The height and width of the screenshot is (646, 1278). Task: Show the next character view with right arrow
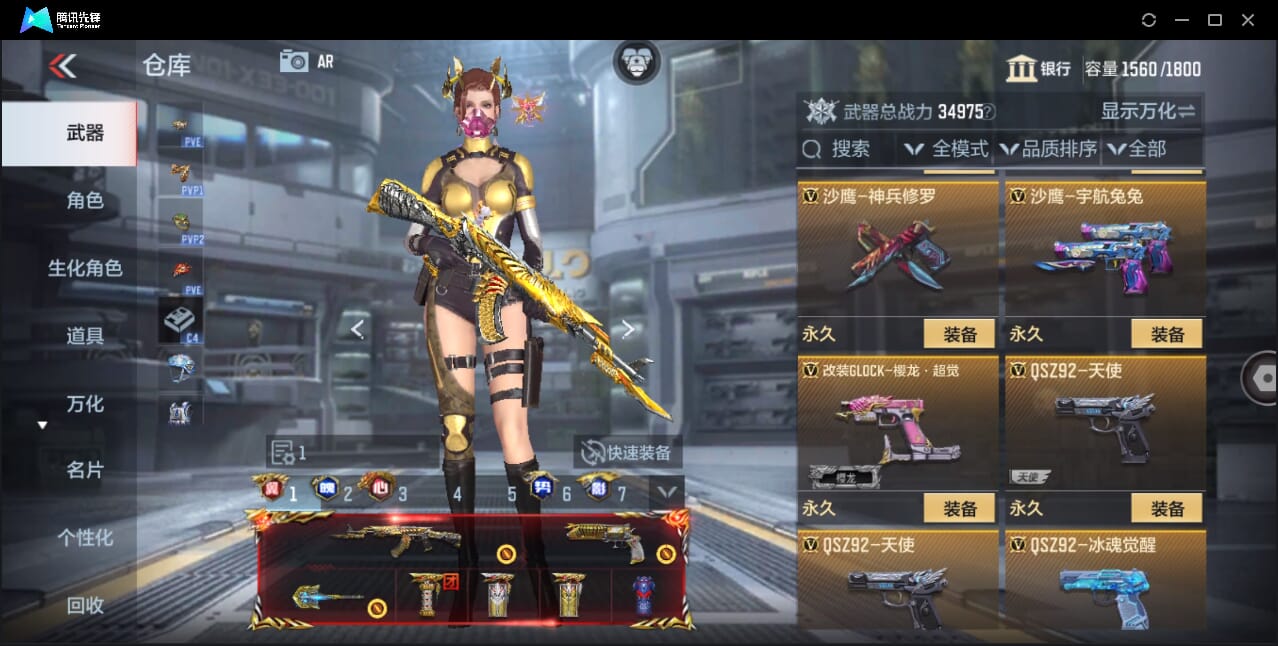628,328
